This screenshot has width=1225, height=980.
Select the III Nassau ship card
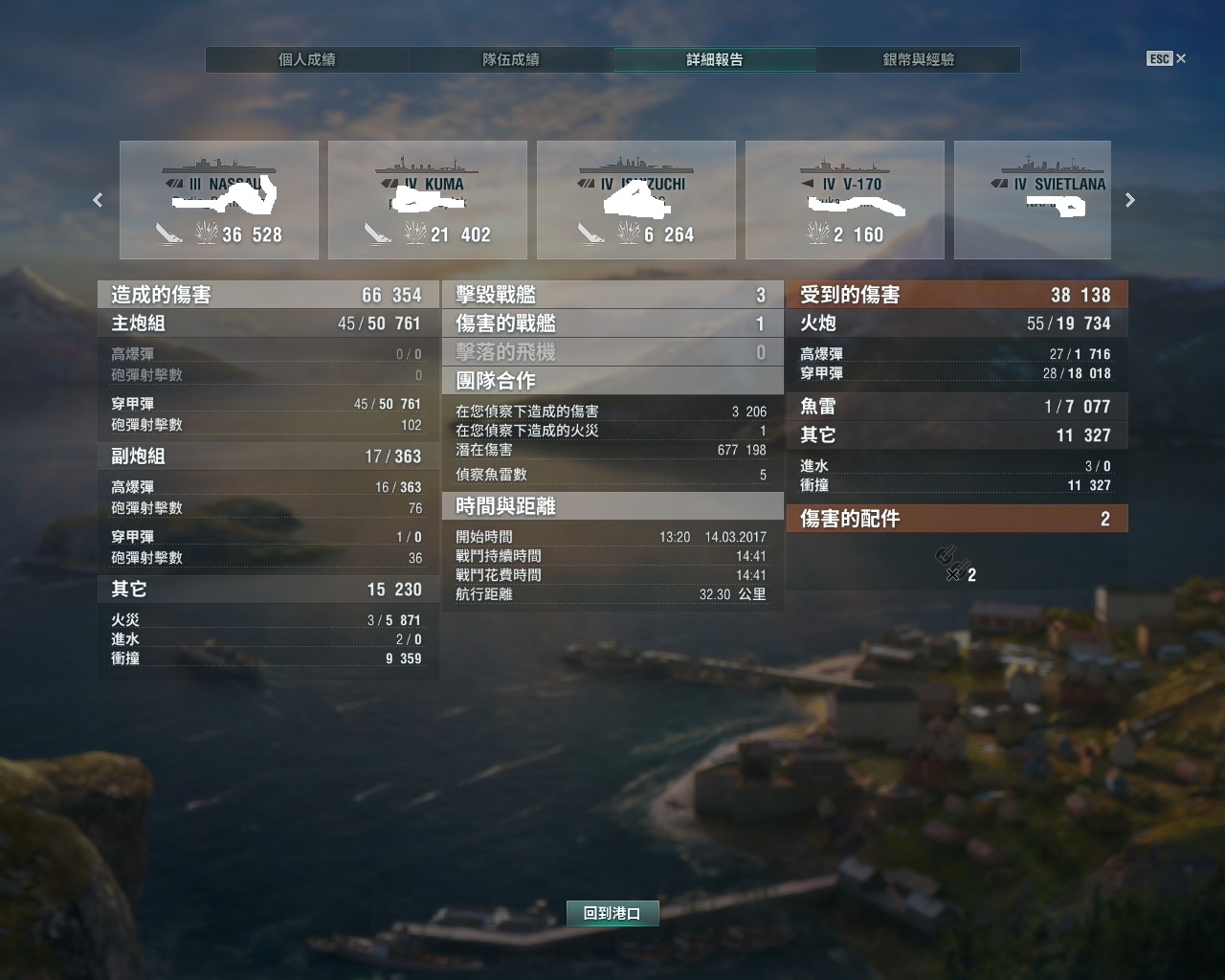219,200
